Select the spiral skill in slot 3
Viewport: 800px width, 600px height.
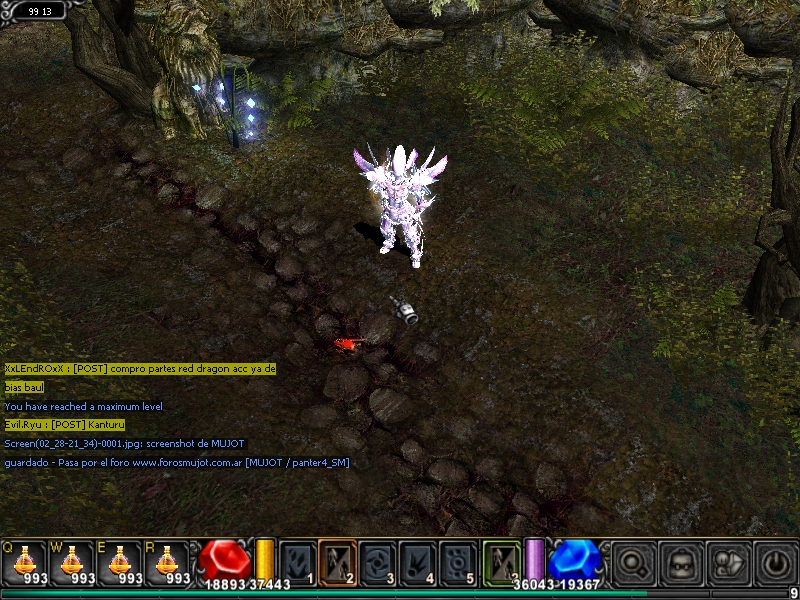[x=379, y=561]
